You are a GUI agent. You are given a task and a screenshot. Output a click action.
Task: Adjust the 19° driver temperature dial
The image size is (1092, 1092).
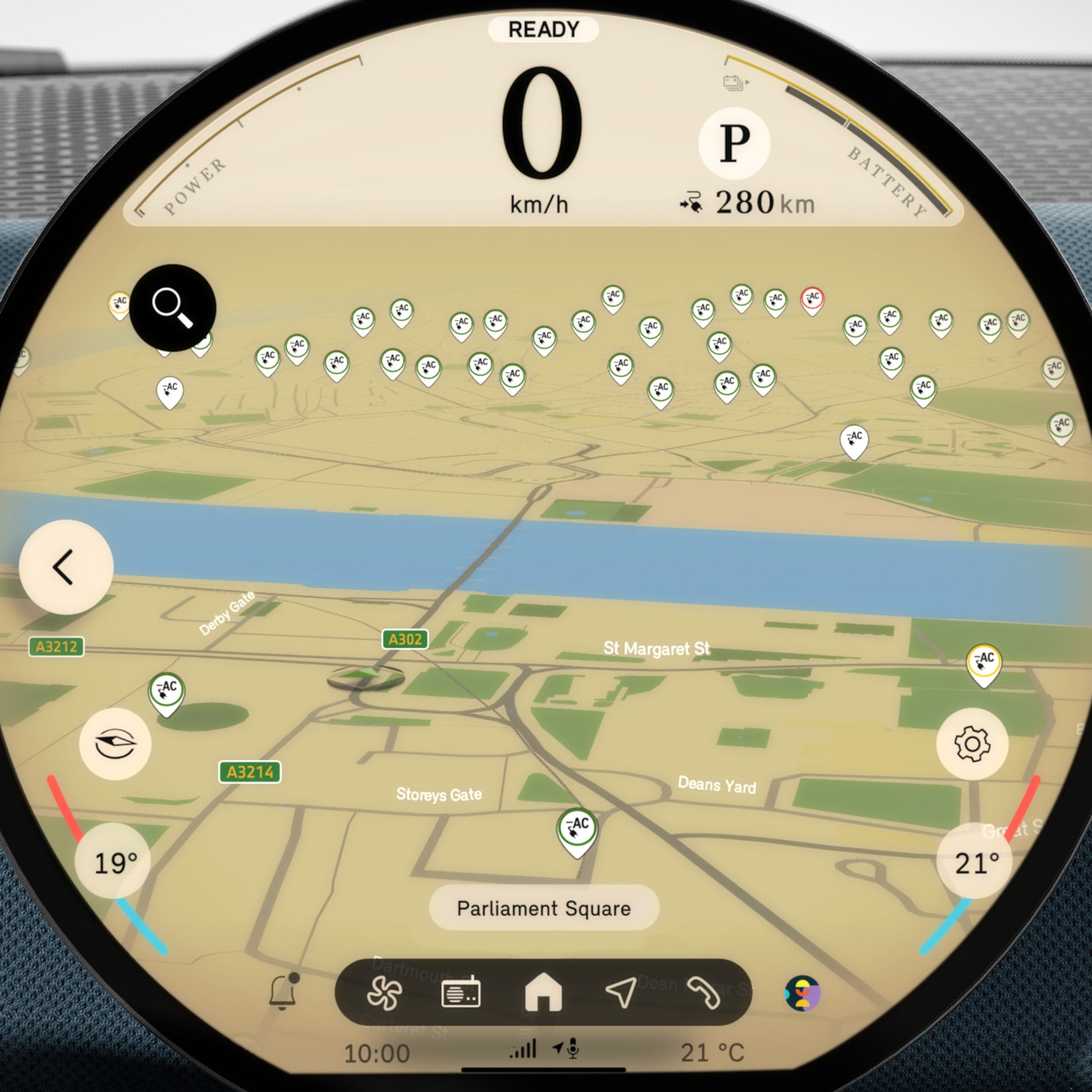(x=115, y=863)
